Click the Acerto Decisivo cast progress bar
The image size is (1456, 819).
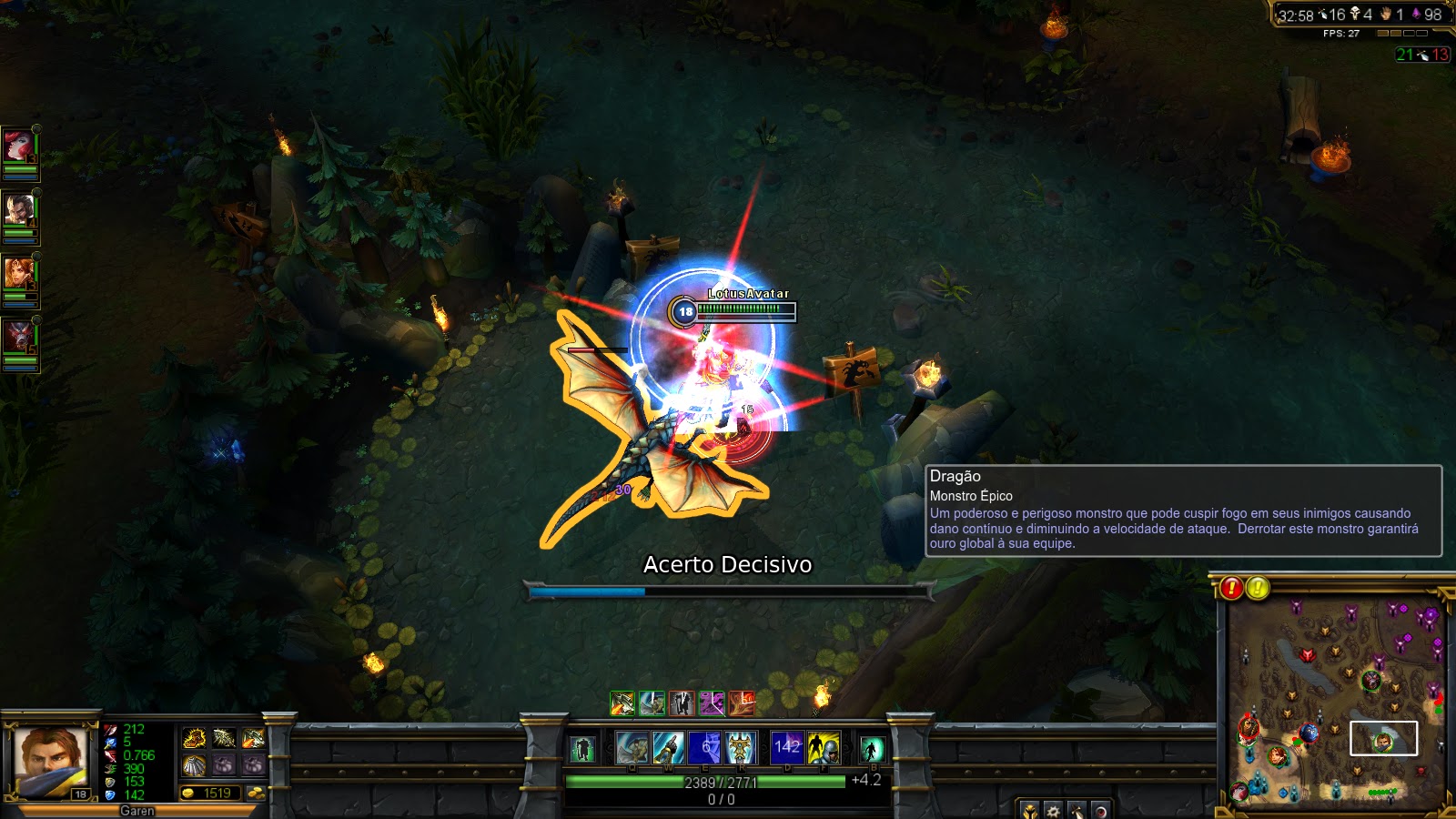728,589
